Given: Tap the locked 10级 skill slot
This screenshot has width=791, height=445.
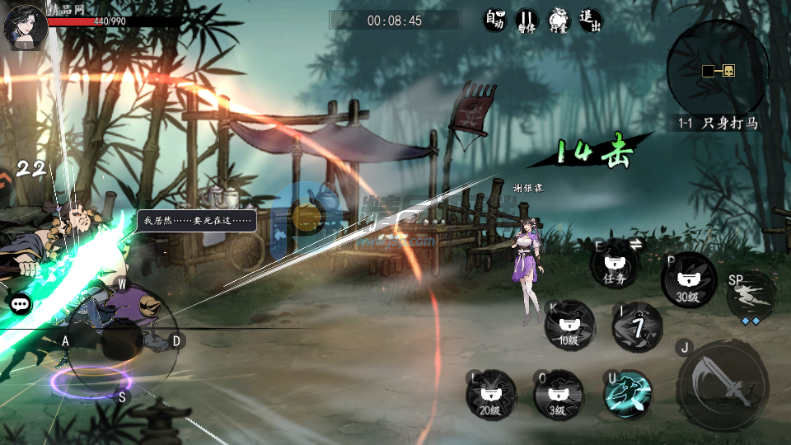Looking at the screenshot, I should [569, 326].
